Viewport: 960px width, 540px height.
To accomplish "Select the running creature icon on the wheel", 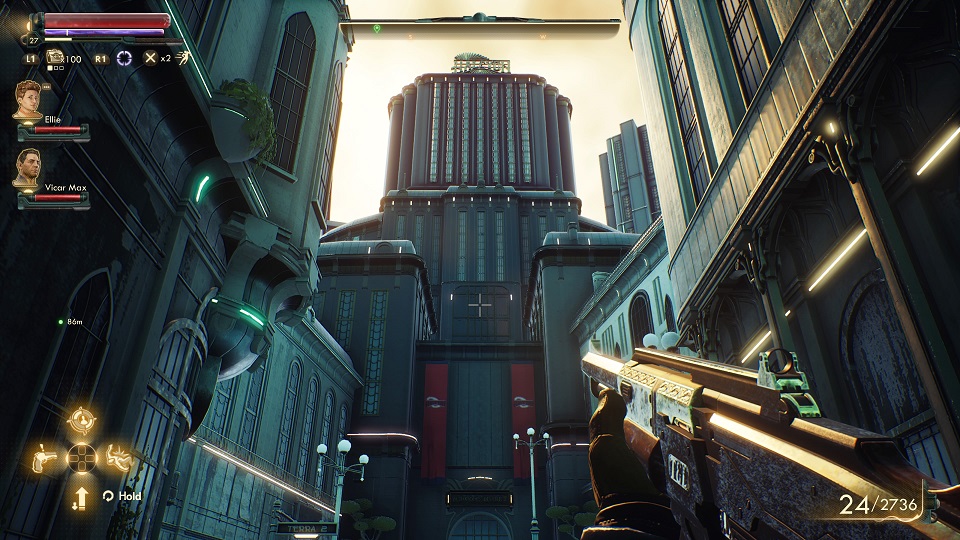I will point(118,458).
